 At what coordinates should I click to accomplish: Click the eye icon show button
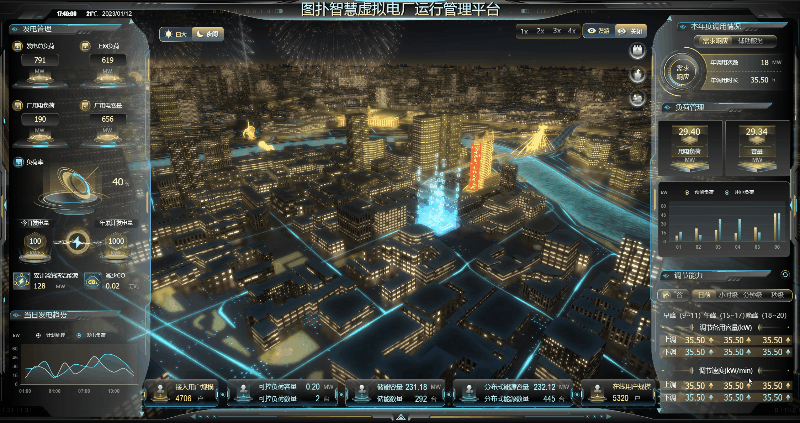point(597,31)
